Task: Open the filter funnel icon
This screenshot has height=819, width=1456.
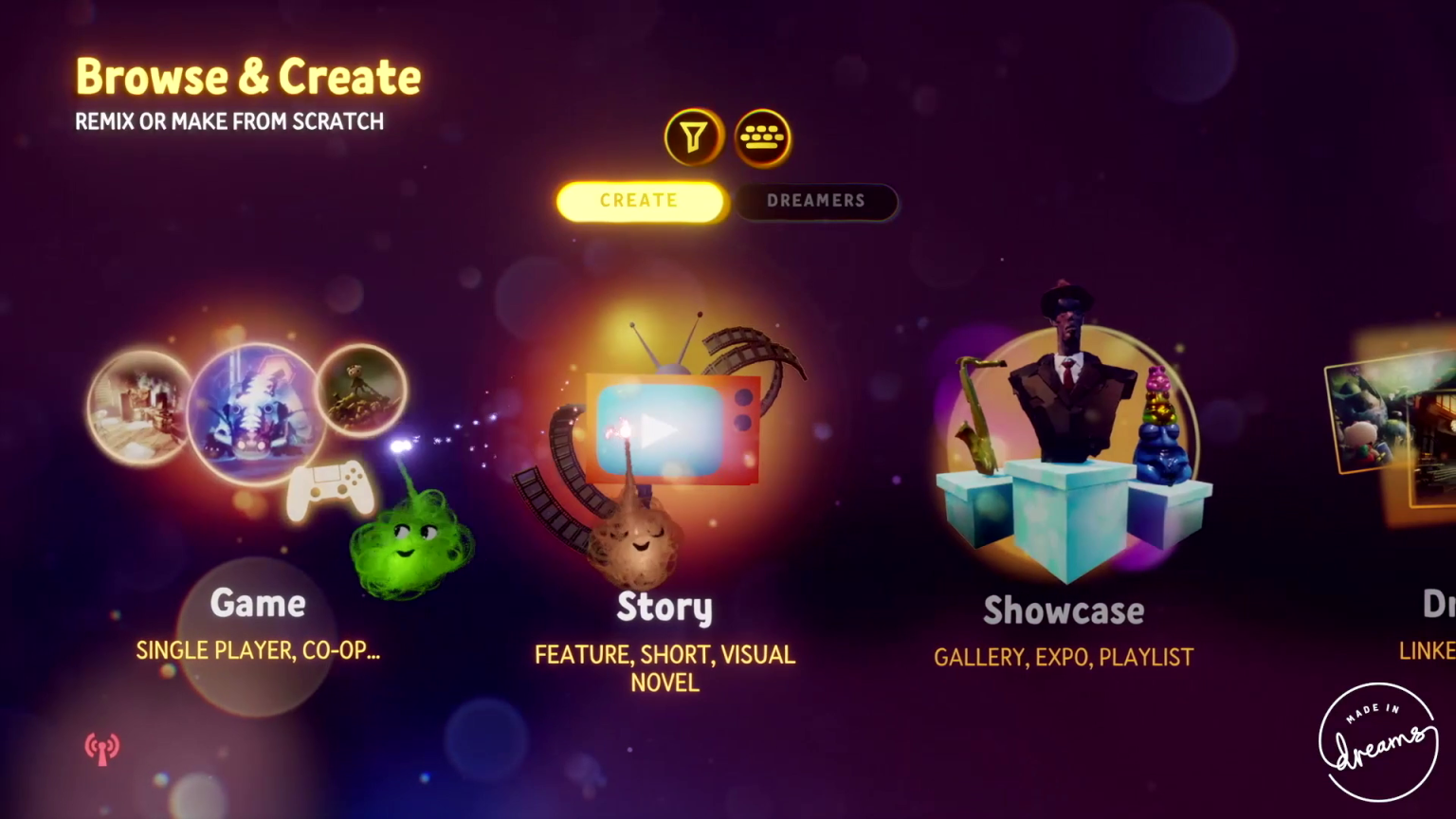Action: tap(693, 136)
